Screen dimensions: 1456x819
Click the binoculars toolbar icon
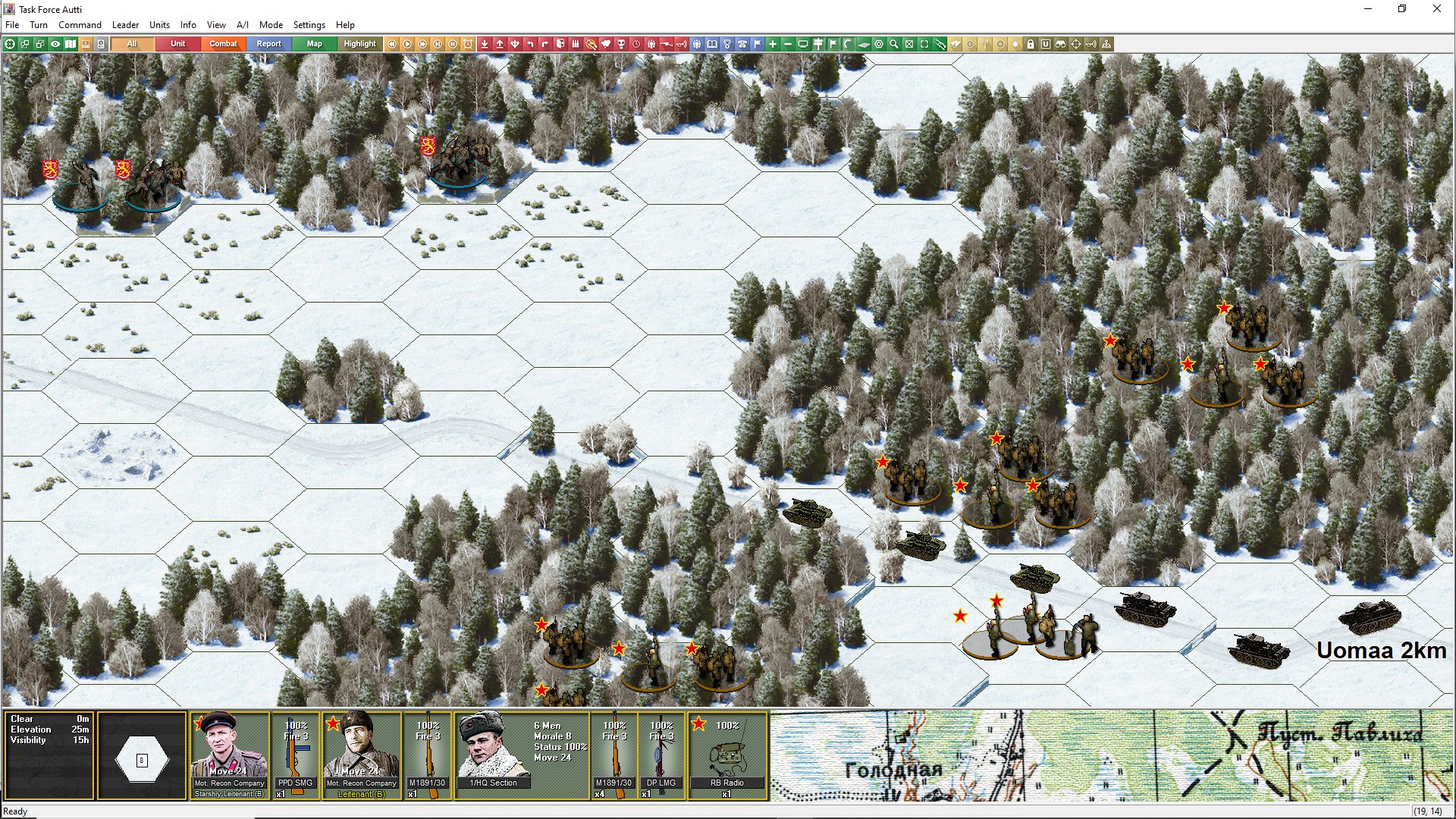(1061, 44)
